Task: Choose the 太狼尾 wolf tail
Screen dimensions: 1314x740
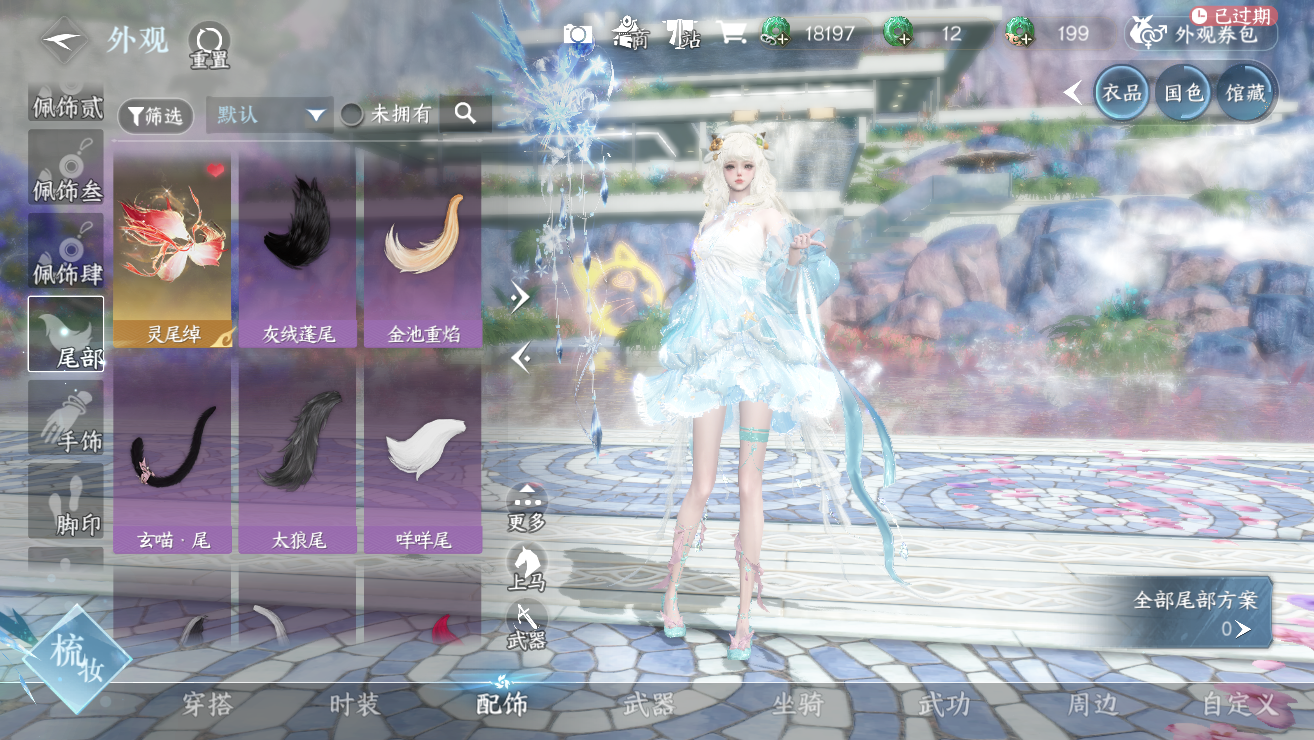Action: [x=298, y=457]
